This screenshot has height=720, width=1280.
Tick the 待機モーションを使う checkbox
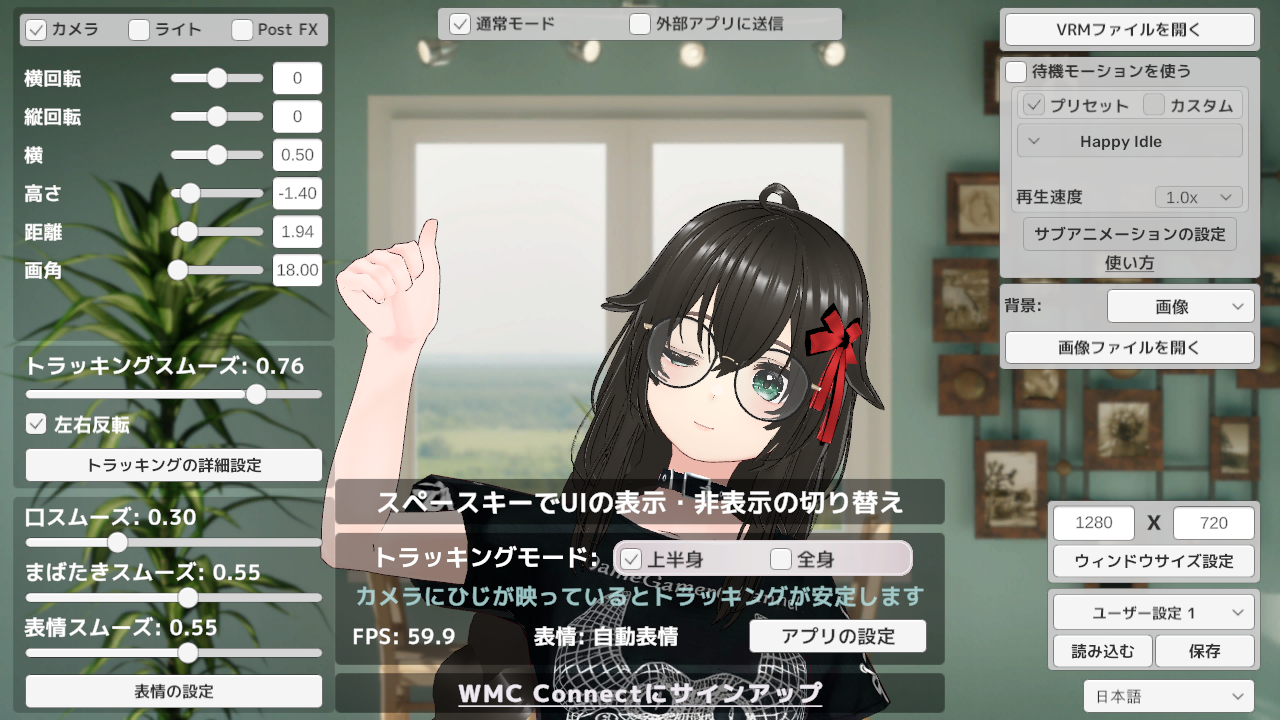1017,72
